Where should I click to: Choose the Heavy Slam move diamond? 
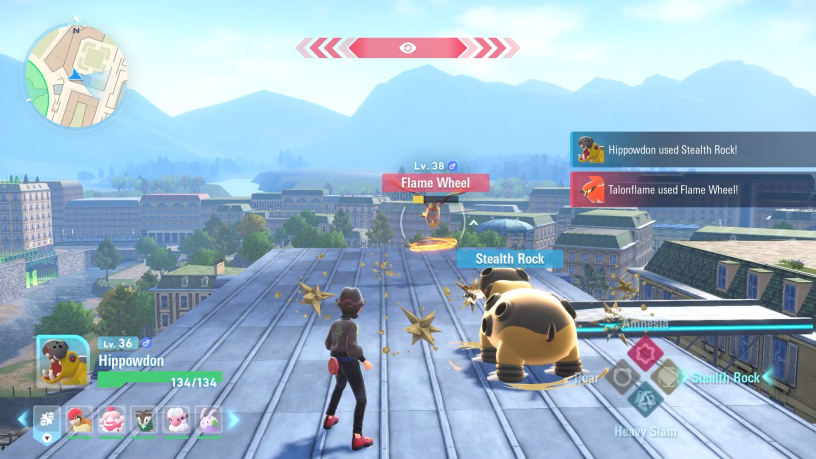[x=645, y=401]
